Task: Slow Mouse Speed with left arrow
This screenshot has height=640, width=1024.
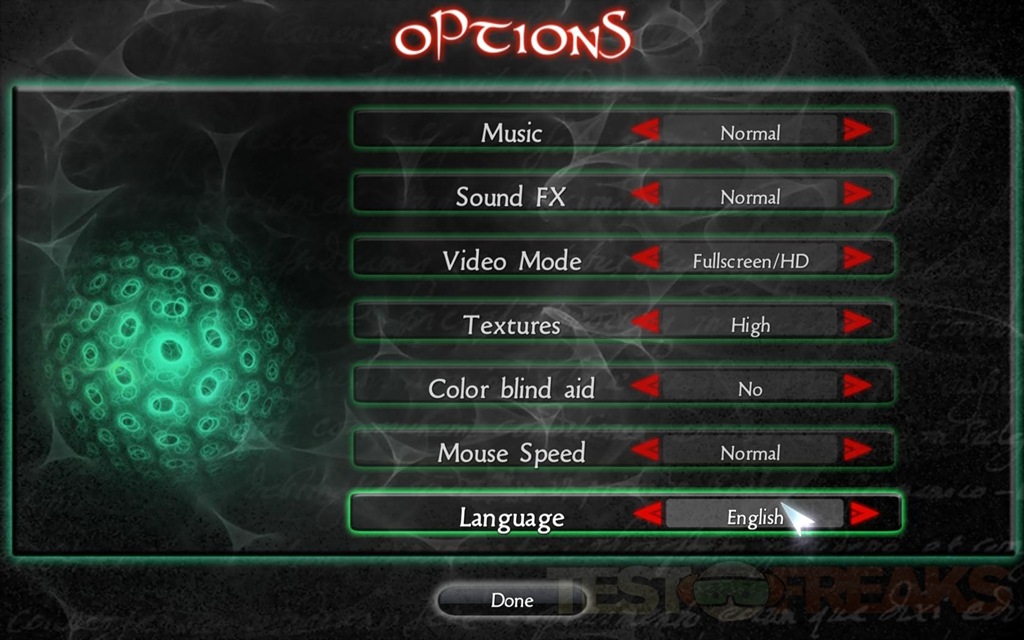Action: pos(646,451)
